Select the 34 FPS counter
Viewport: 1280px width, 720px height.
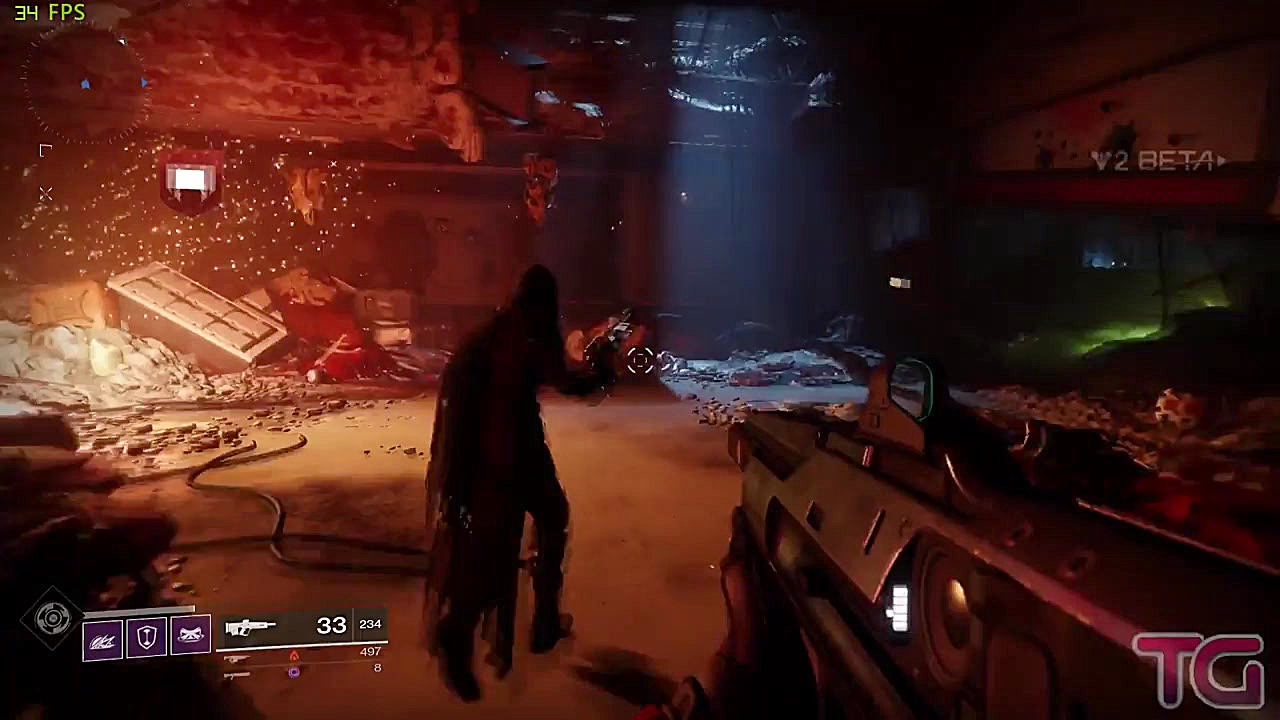click(x=48, y=13)
